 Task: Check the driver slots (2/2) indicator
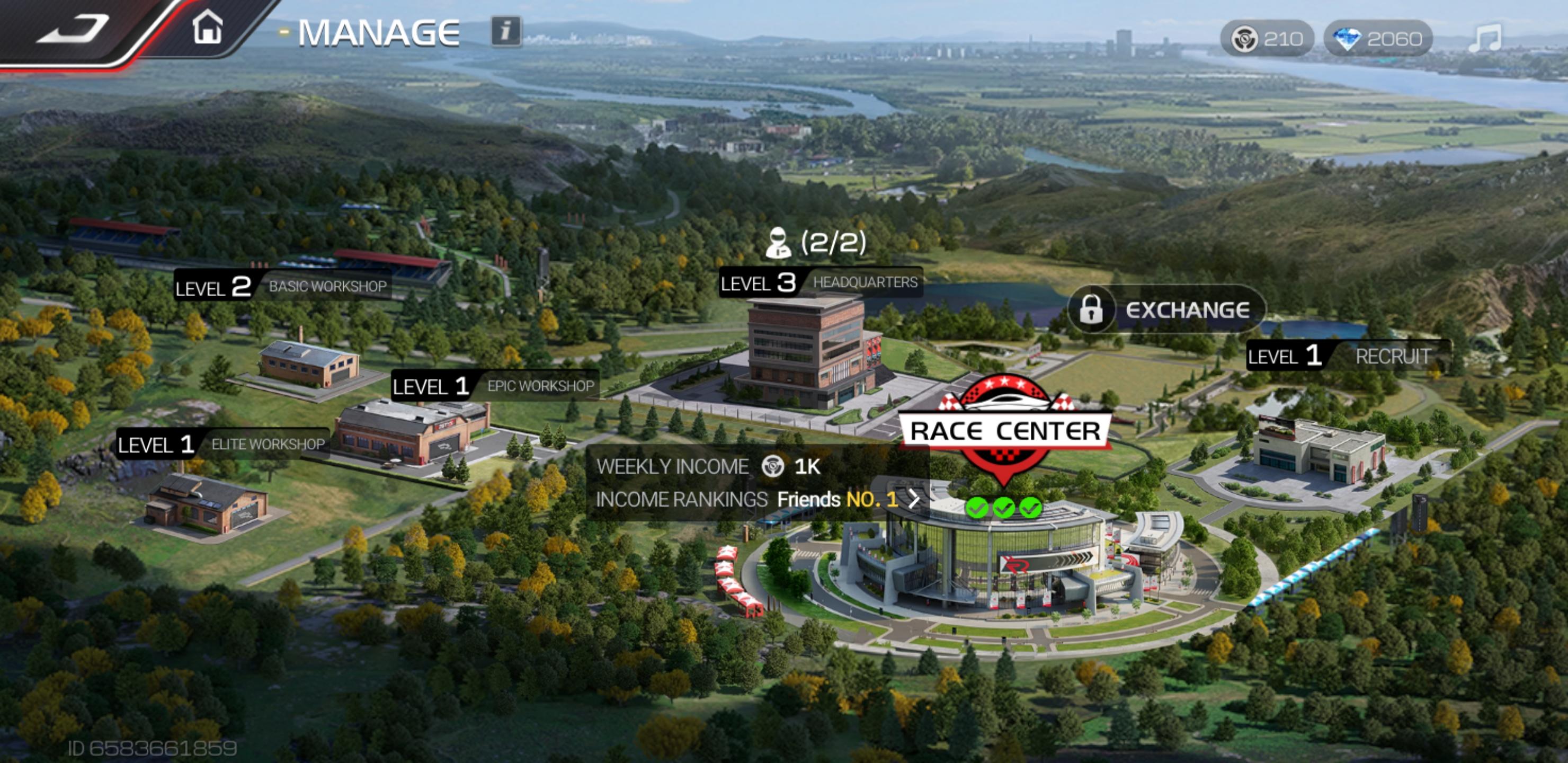pyautogui.click(x=816, y=242)
